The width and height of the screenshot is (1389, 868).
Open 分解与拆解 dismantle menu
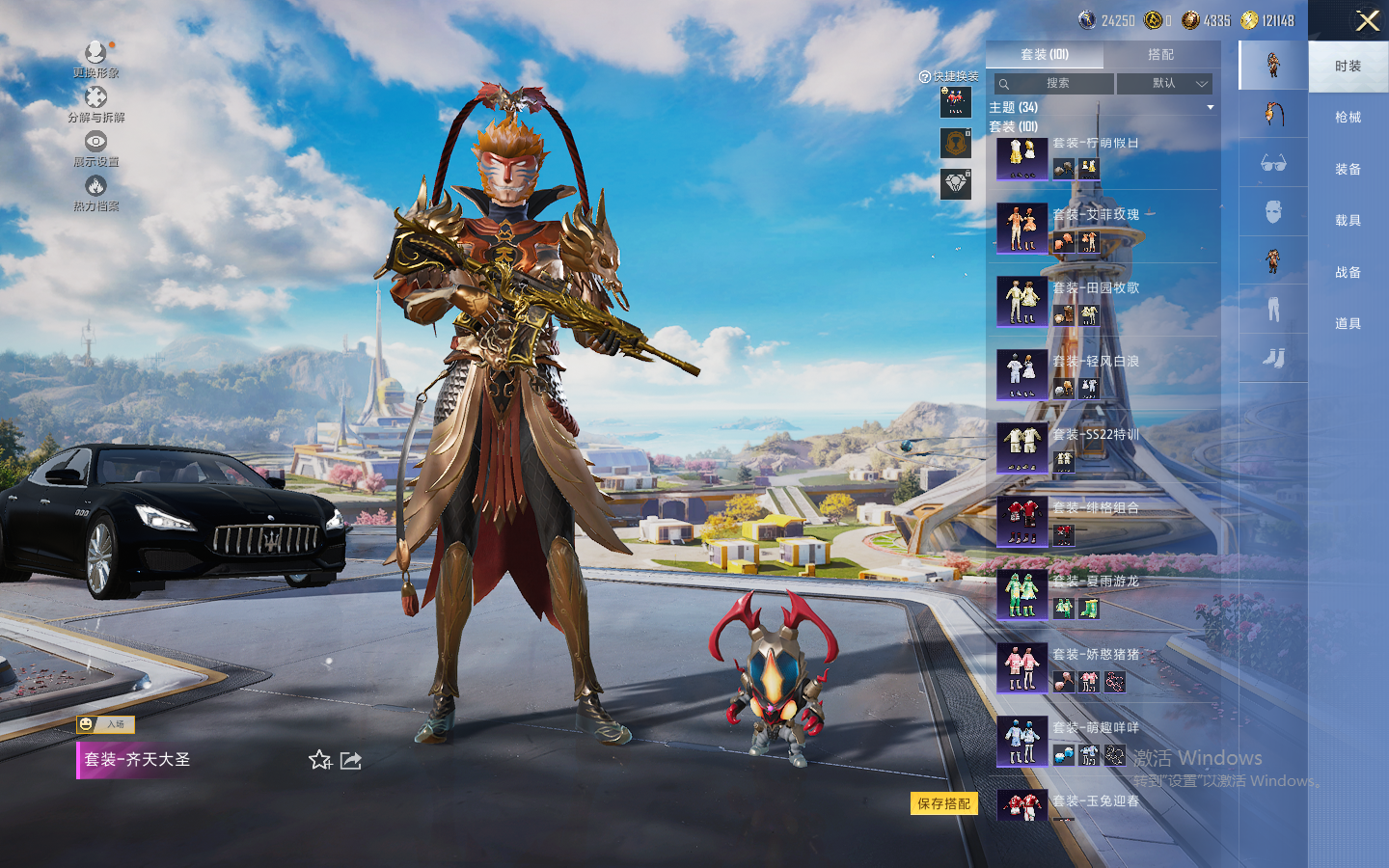[x=95, y=102]
